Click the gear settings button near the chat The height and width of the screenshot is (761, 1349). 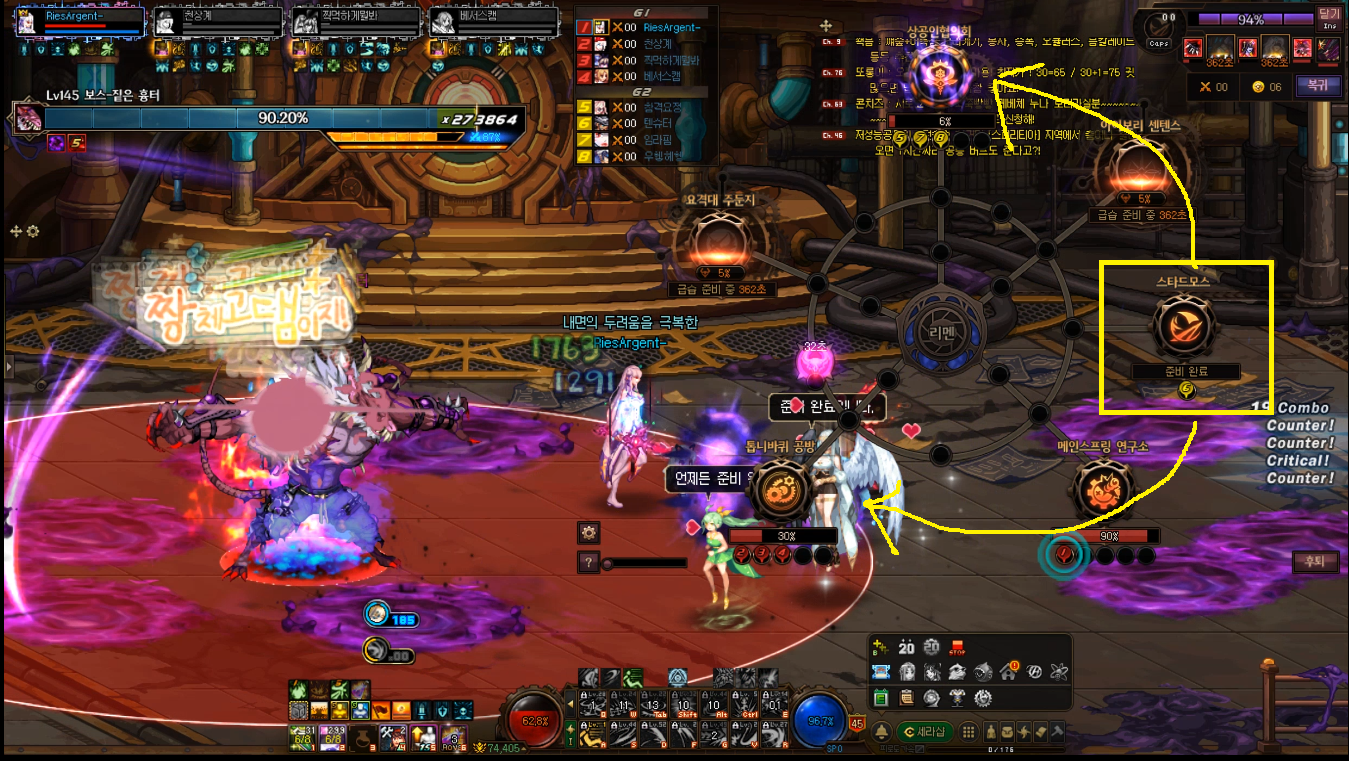click(588, 532)
